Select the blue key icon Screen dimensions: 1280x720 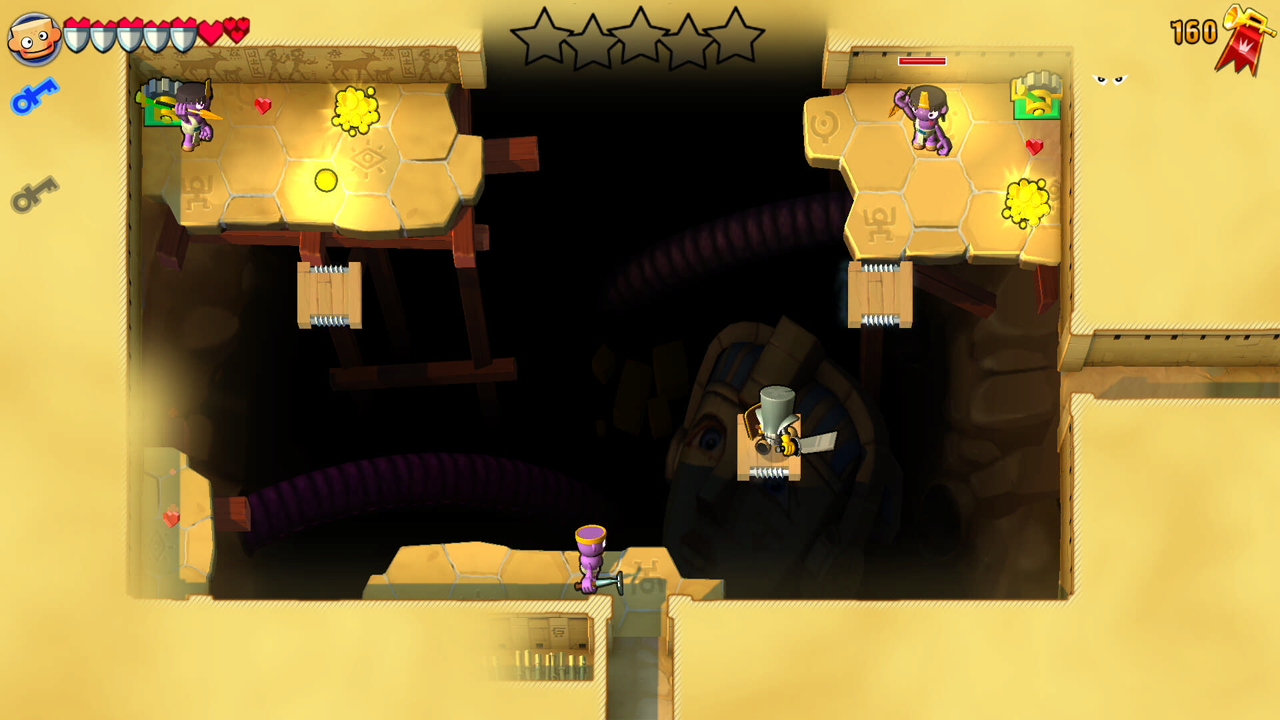[34, 97]
